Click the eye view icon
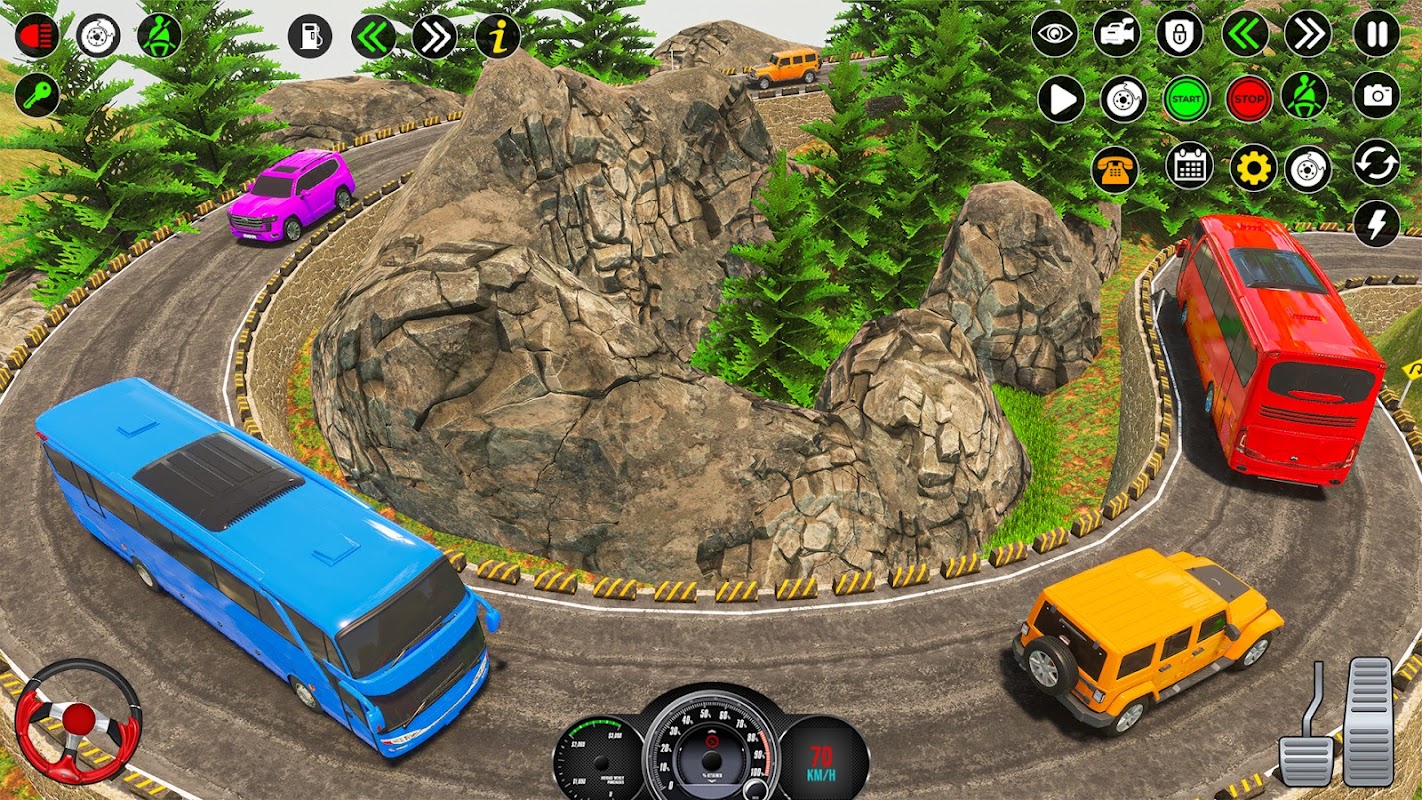Image resolution: width=1422 pixels, height=800 pixels. pos(1055,35)
